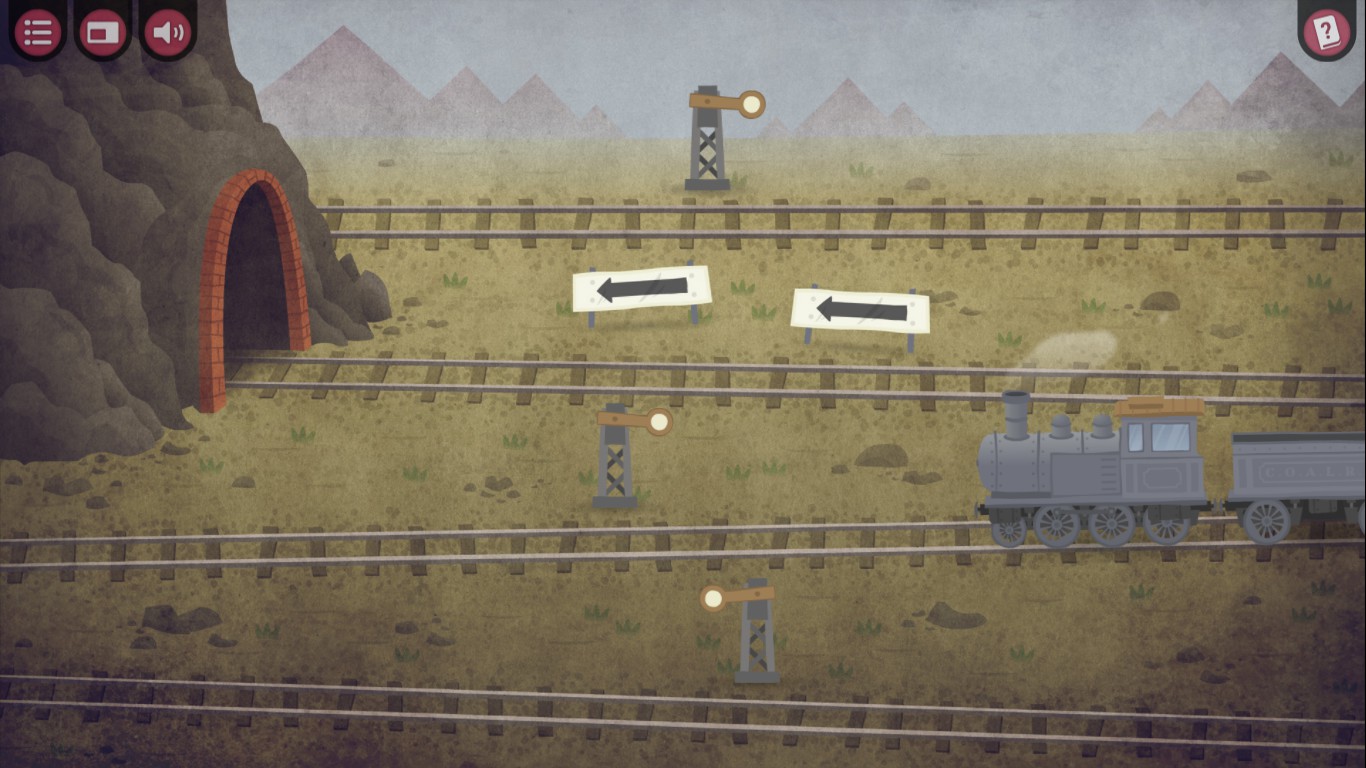Toggle the fullscreen window mode icon

103,33
